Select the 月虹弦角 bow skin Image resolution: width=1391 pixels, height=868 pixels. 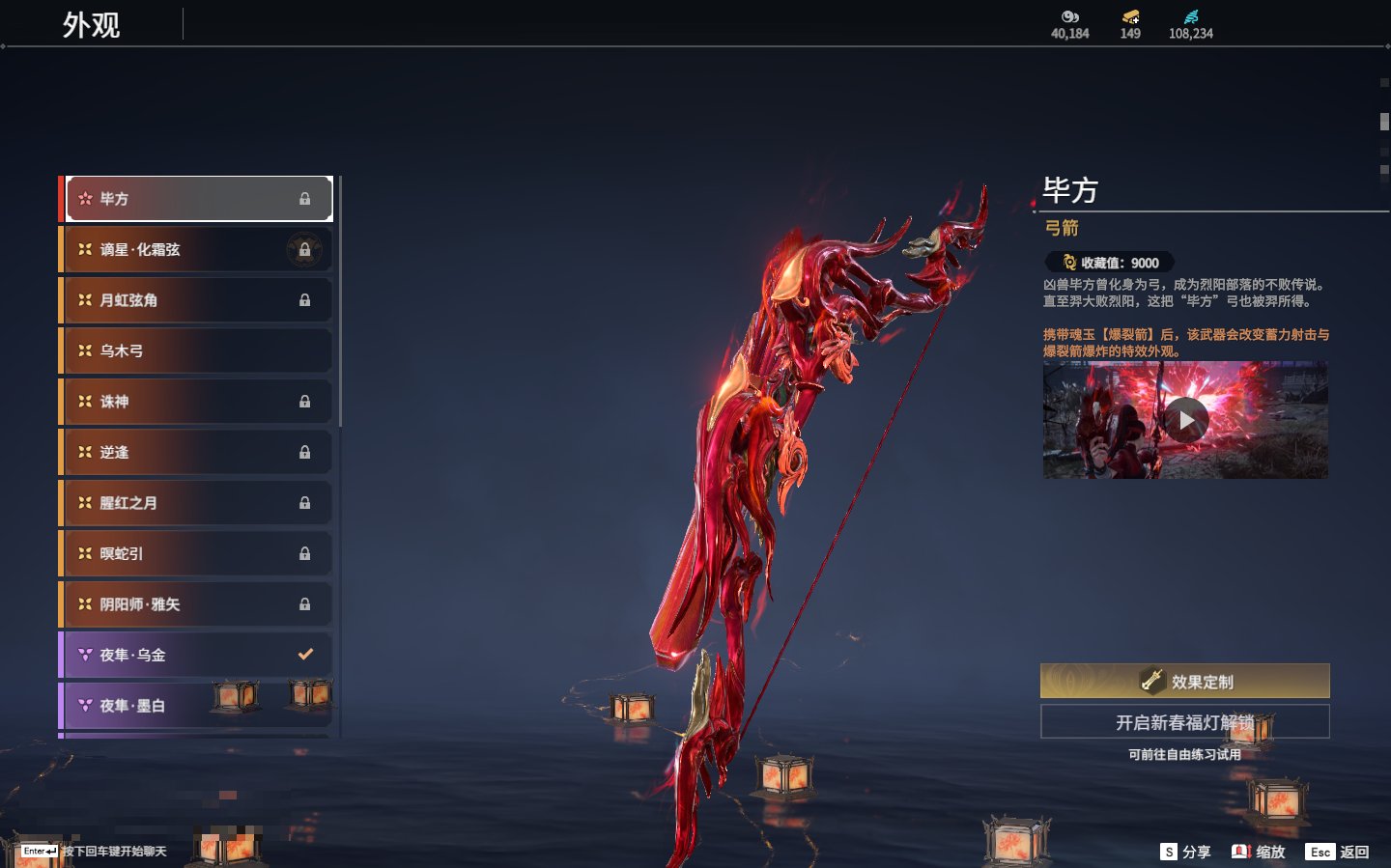click(198, 300)
